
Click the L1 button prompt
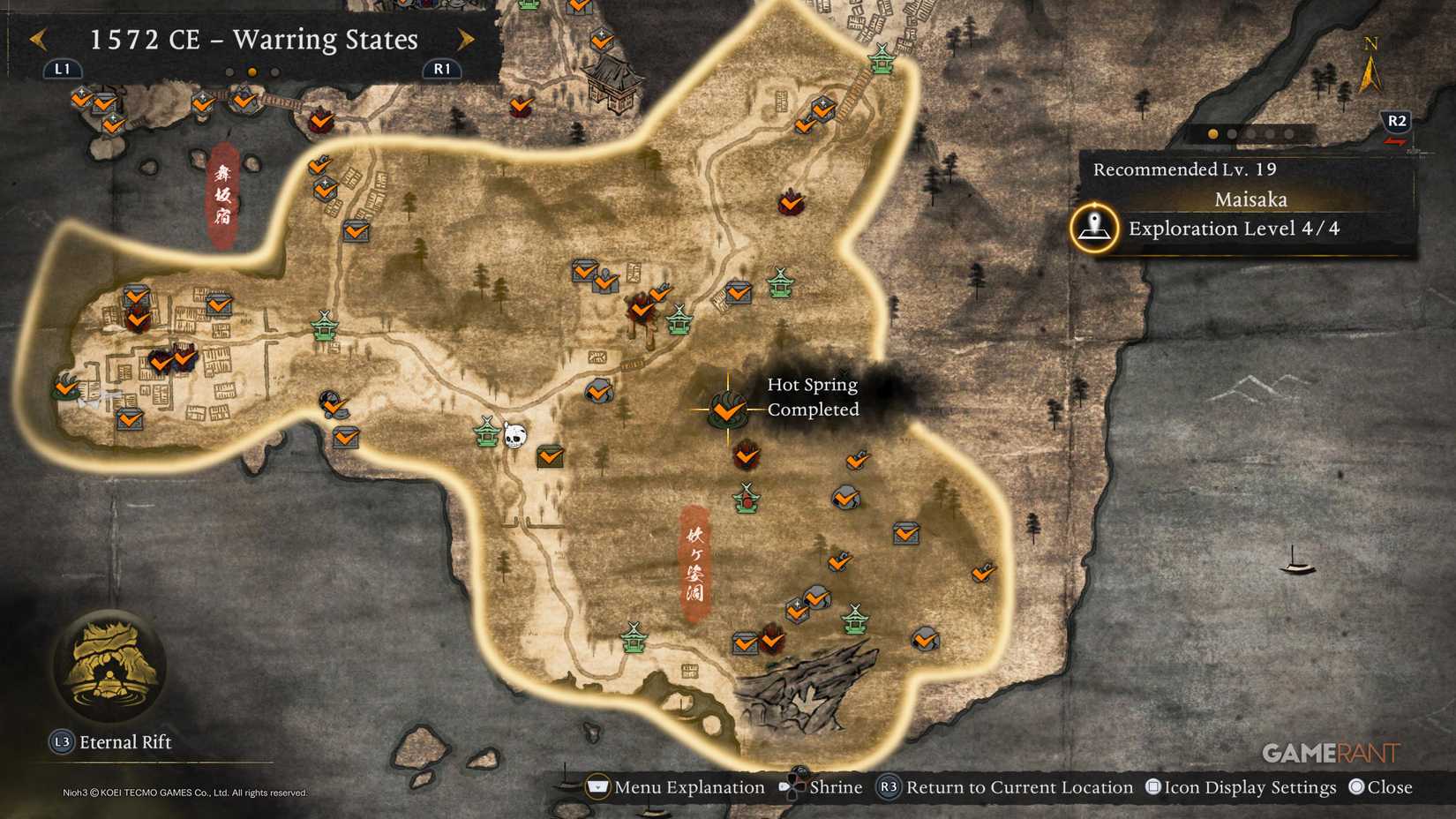click(x=62, y=67)
